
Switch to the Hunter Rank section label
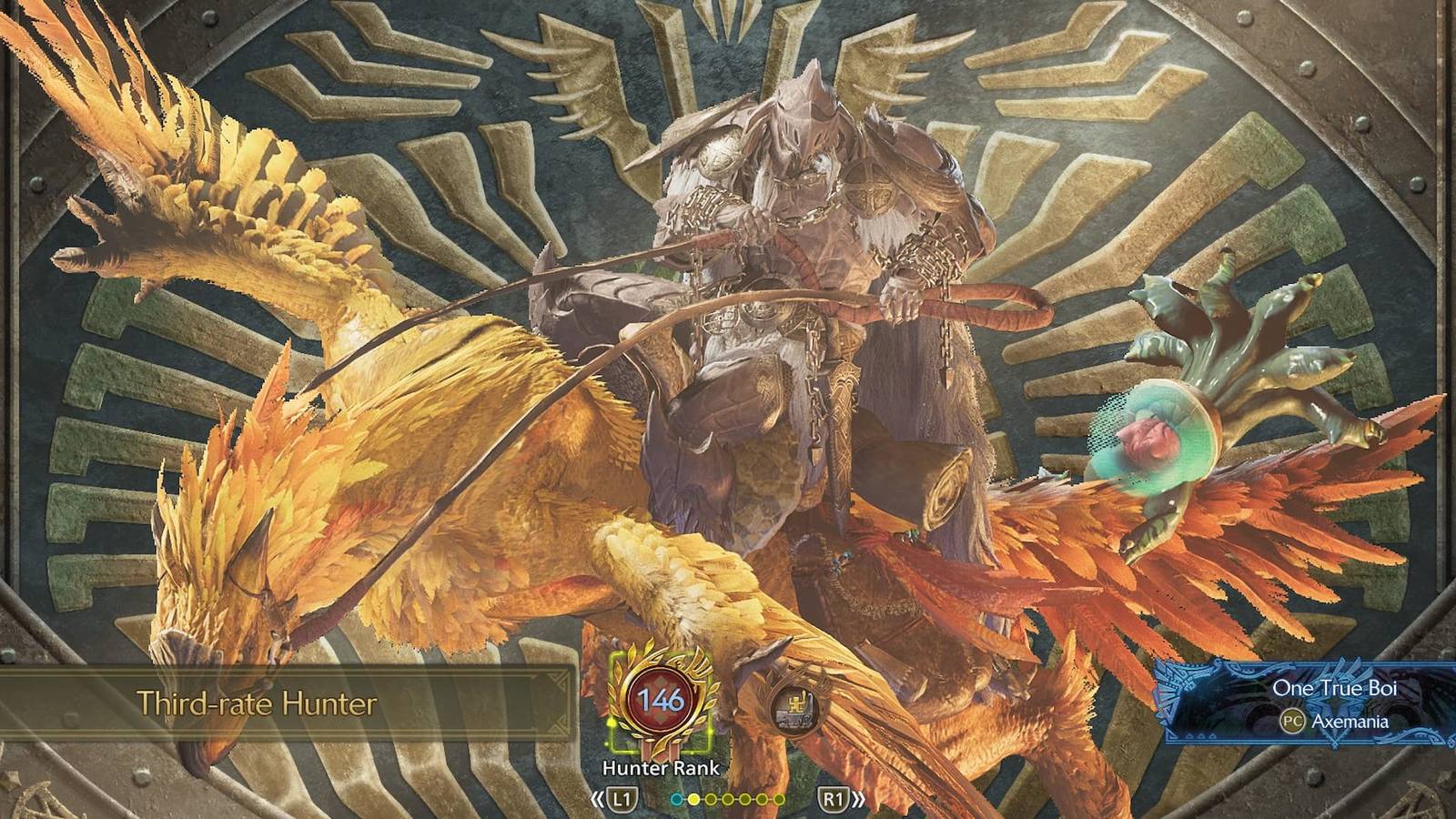[663, 767]
